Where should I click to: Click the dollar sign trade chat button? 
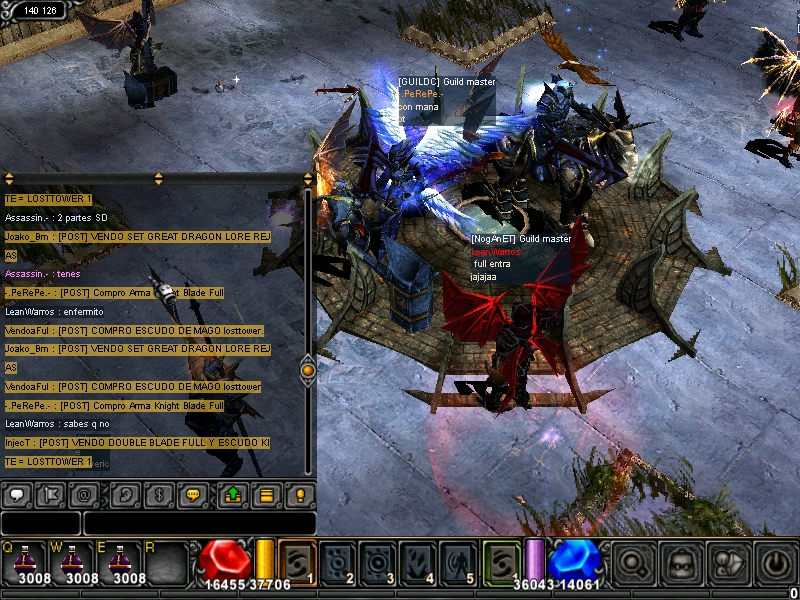(157, 494)
